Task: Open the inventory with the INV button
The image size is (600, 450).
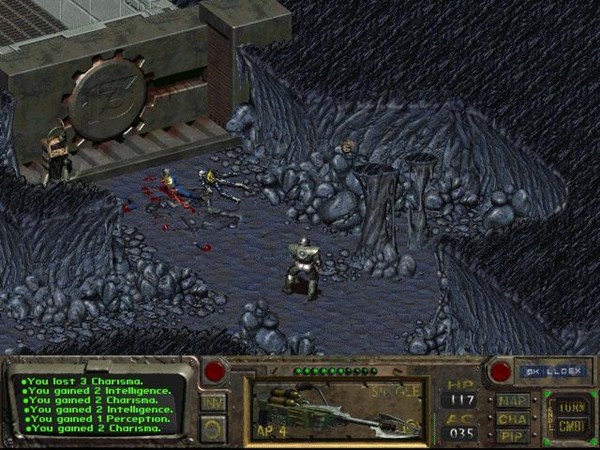Action: coord(212,402)
